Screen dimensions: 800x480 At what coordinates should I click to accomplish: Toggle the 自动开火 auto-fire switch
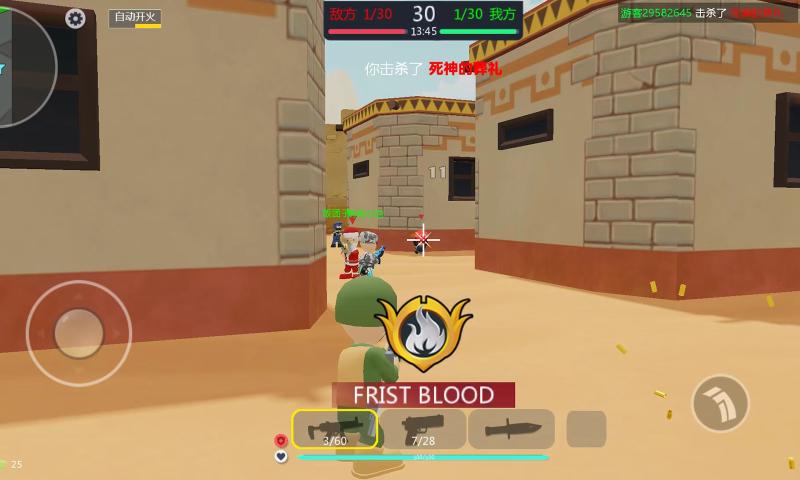point(136,18)
